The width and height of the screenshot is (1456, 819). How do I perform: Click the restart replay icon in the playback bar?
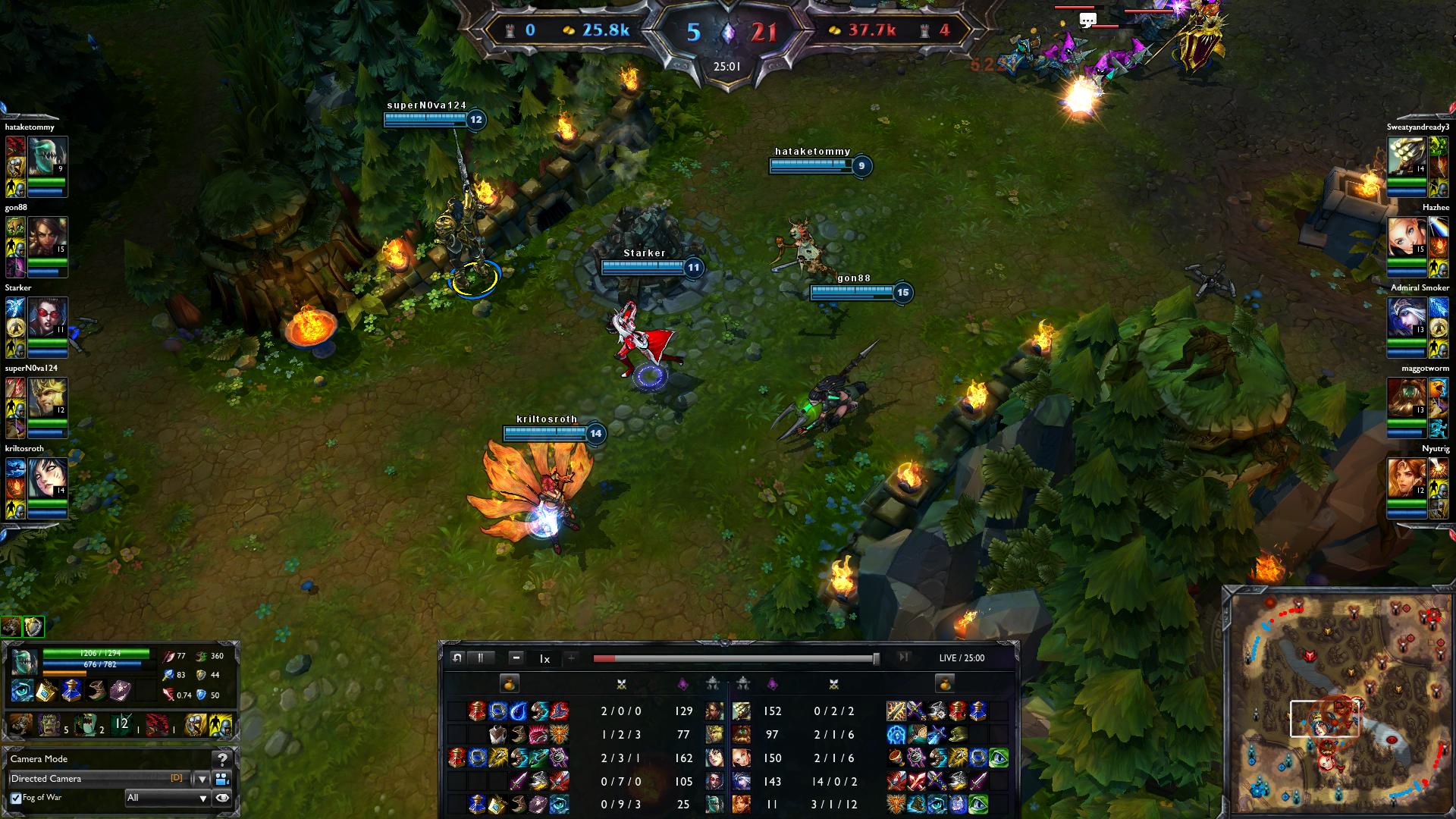457,658
